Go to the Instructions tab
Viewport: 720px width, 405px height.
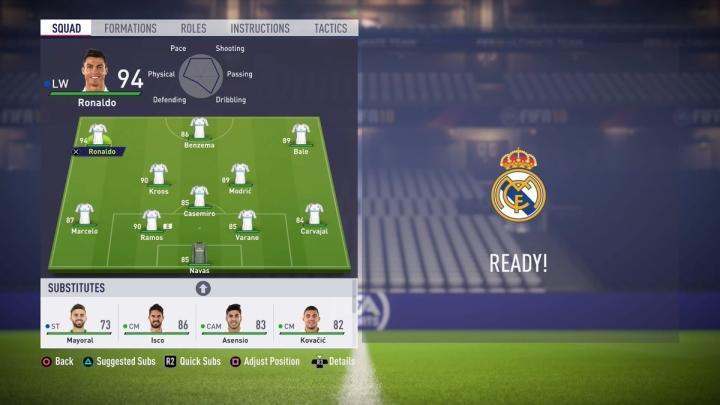pos(259,28)
